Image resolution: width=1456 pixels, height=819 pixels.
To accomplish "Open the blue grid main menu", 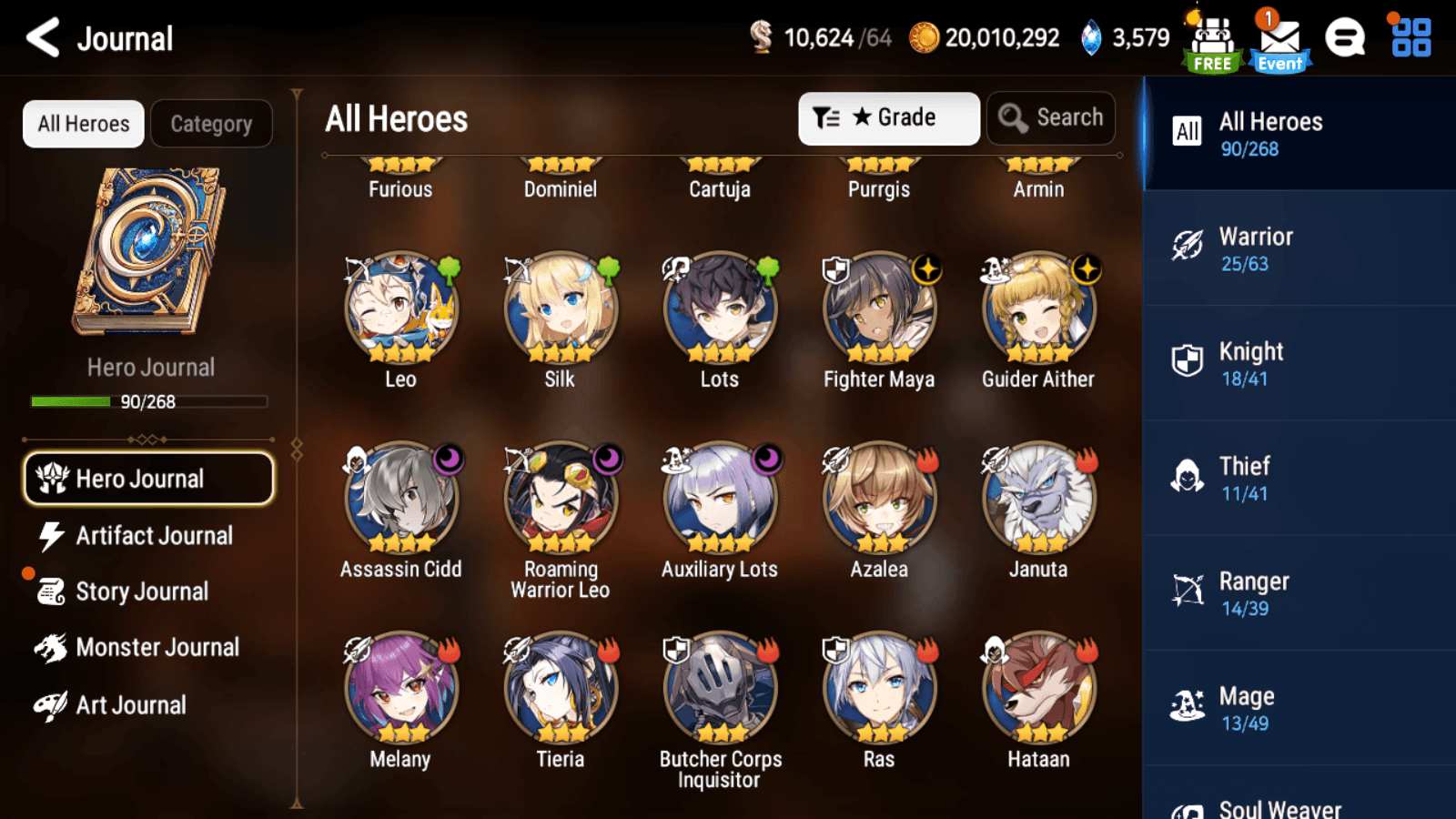I will [1410, 38].
